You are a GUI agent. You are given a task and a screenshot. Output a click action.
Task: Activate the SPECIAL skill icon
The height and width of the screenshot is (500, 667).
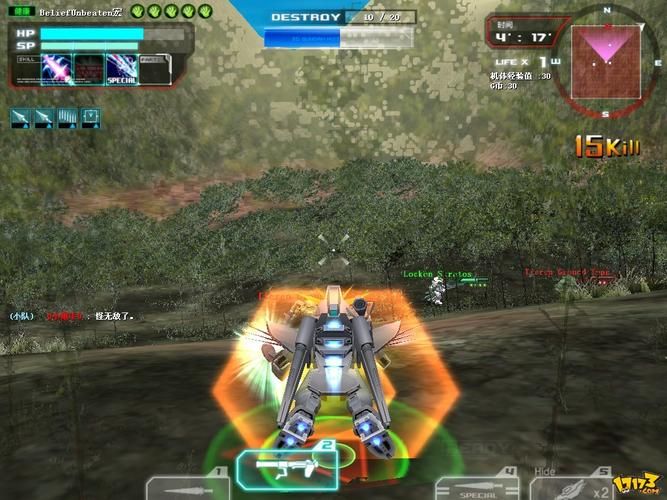pos(121,70)
